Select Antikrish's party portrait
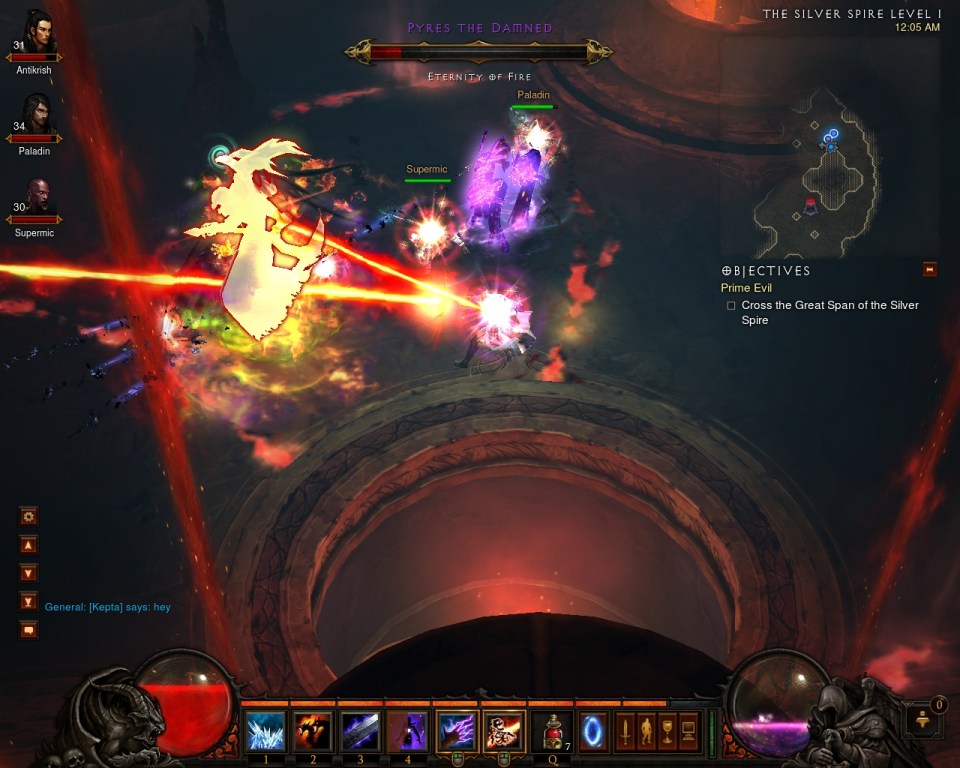This screenshot has height=768, width=960. [x=34, y=36]
